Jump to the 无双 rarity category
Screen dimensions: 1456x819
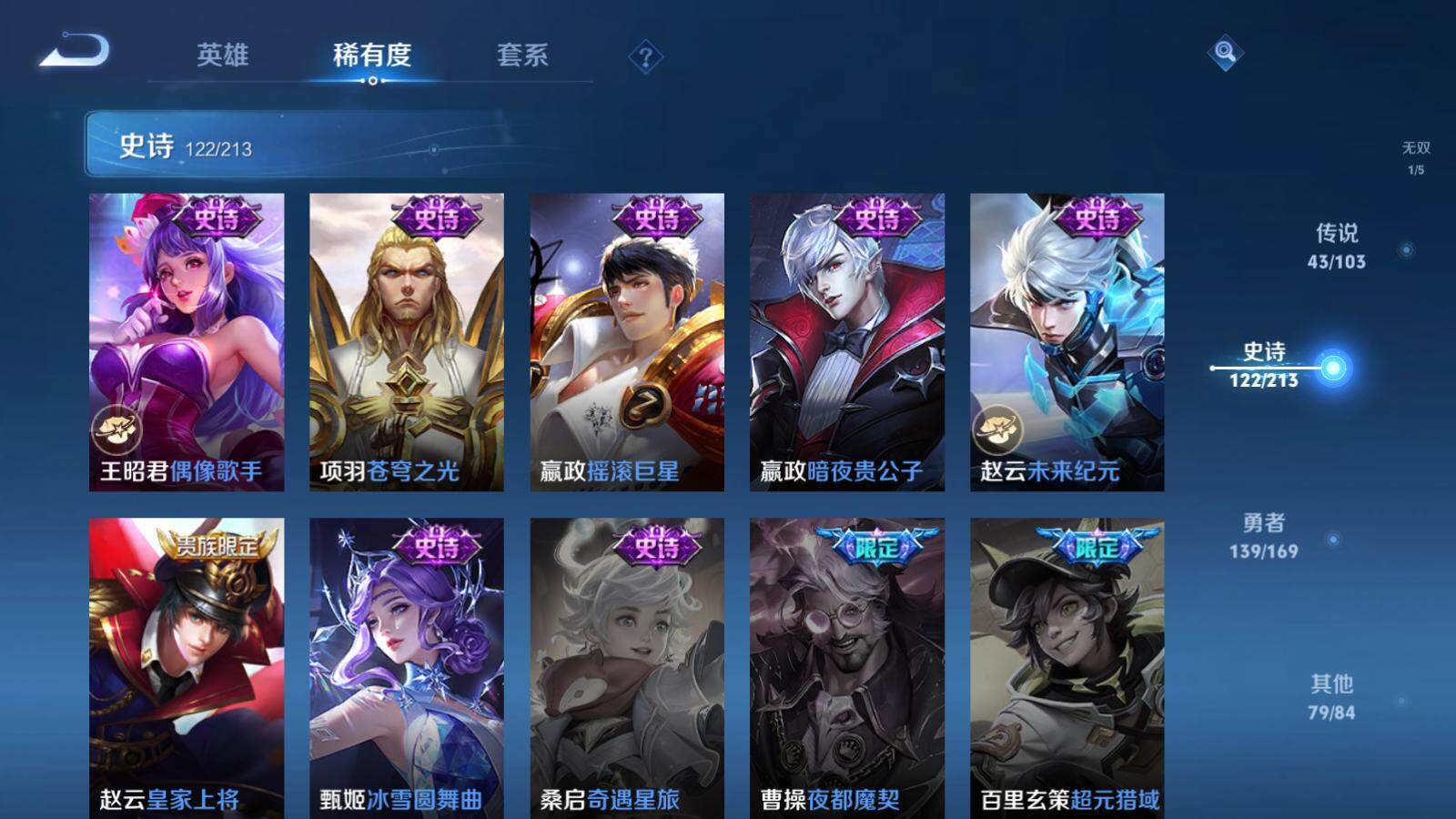[1416, 157]
